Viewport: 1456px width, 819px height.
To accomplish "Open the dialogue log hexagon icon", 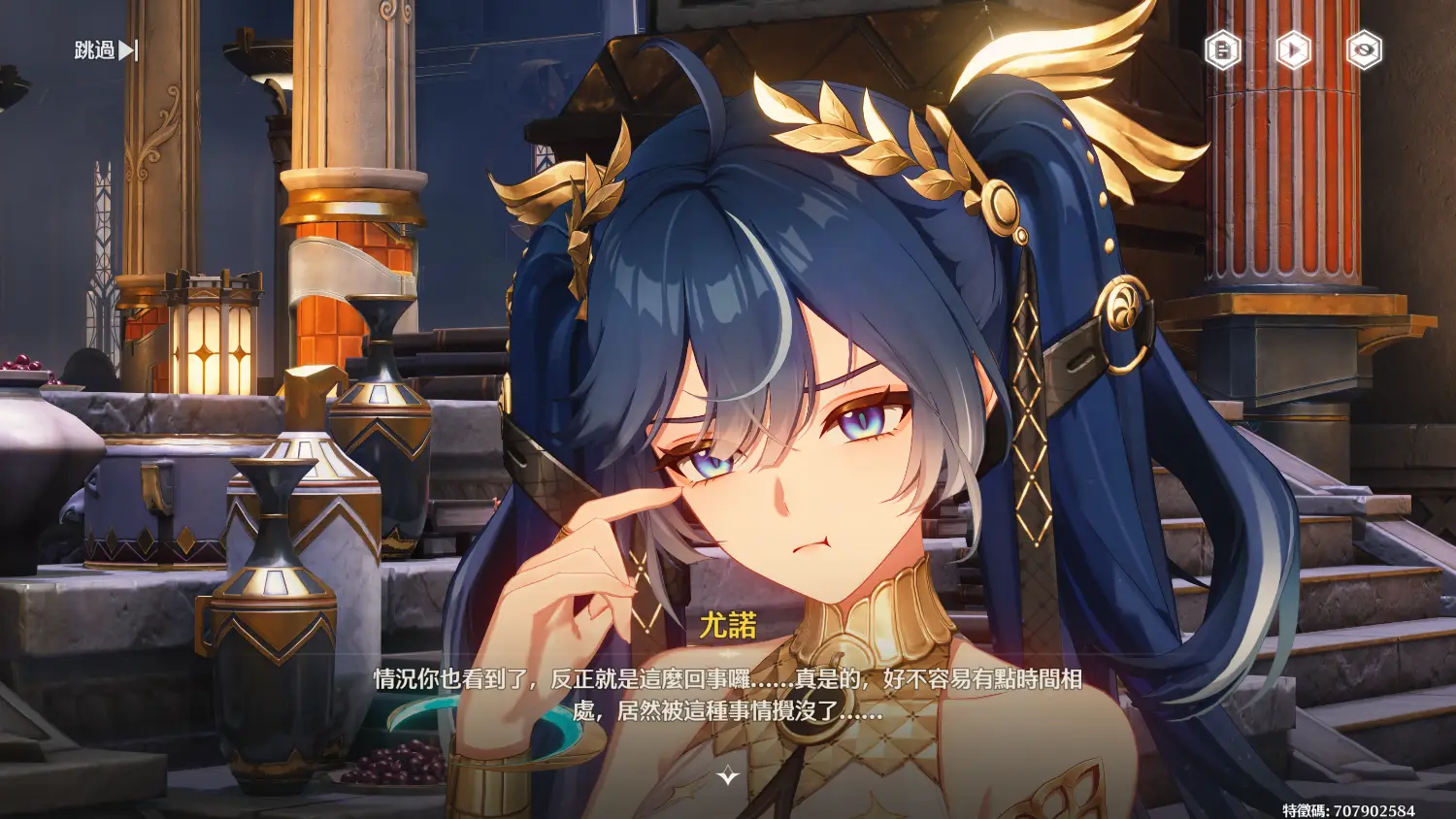I will coord(1222,50).
